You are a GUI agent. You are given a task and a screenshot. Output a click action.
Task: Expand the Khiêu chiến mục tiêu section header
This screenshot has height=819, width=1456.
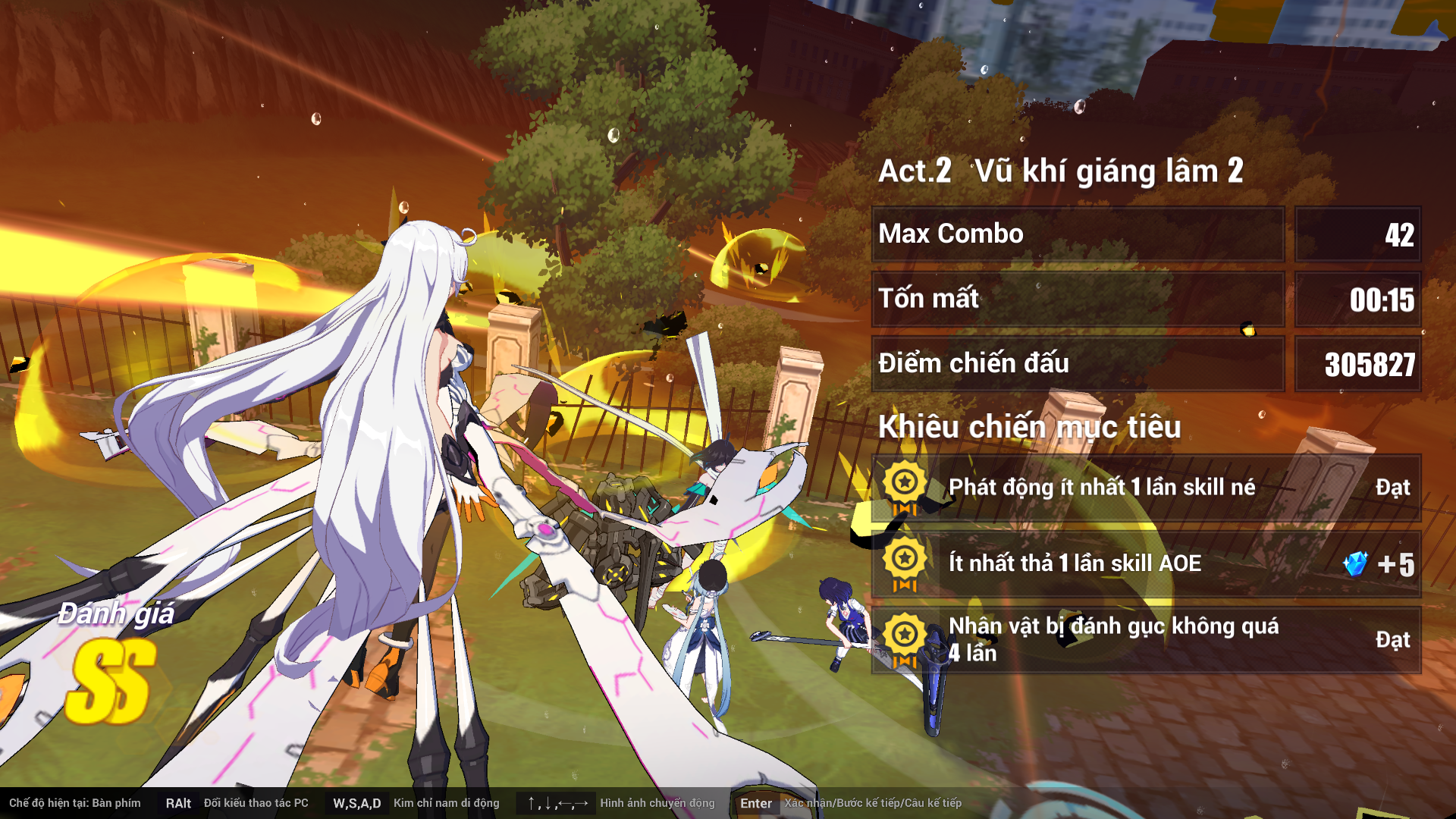pos(1030,428)
